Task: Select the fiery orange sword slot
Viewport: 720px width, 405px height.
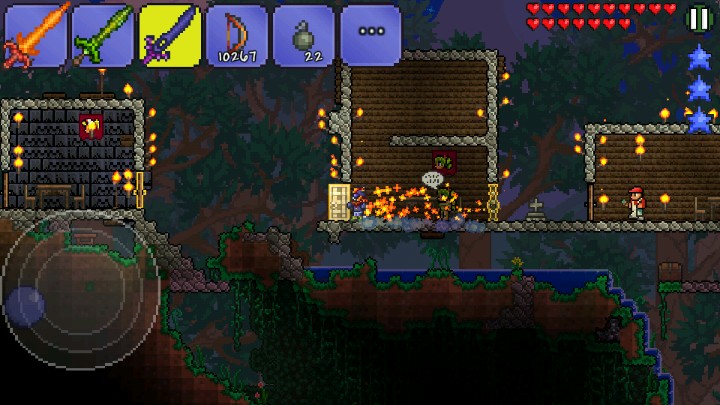Action: 36,35
